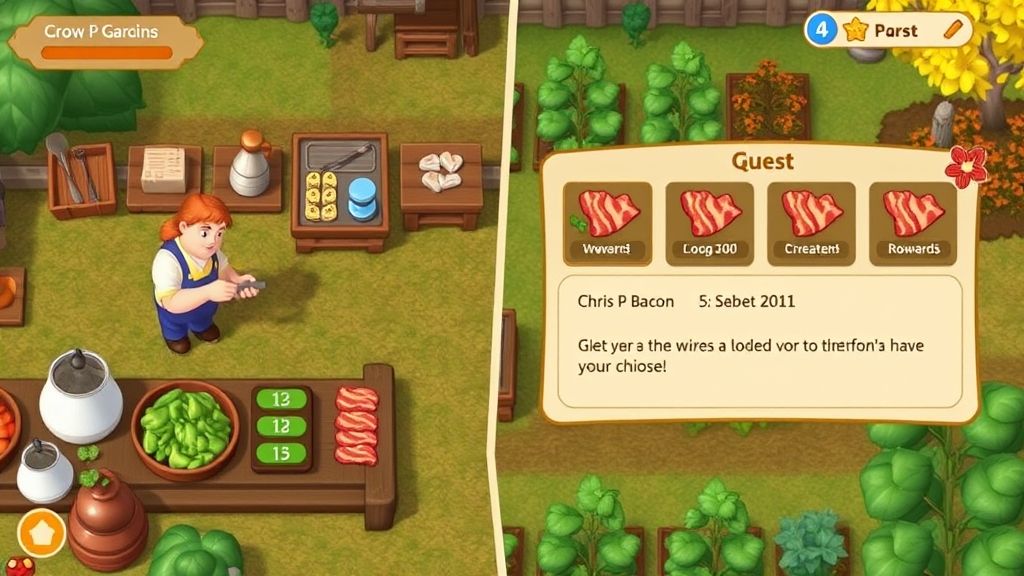
Task: Pick the Createnti bacon tile
Action: (811, 223)
